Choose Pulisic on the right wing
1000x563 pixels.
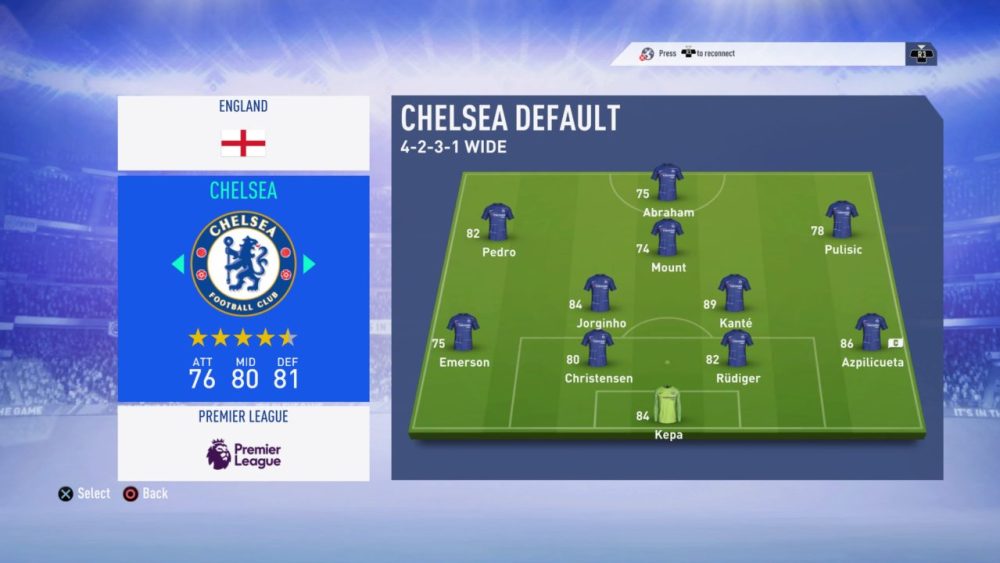click(x=842, y=221)
